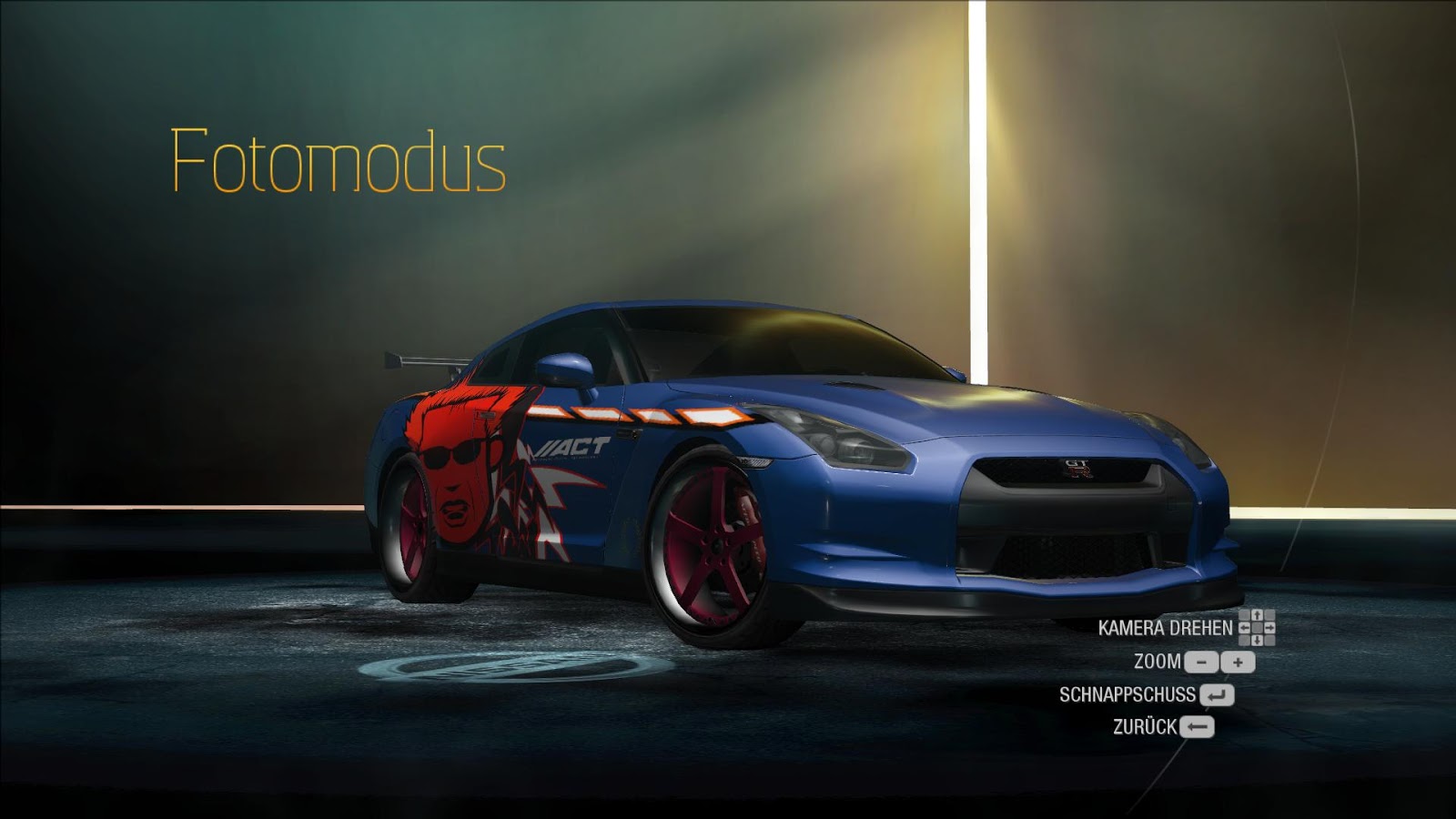Click the up arrow key icon for camera rotation
Viewport: 1456px width, 819px height.
[x=1258, y=615]
